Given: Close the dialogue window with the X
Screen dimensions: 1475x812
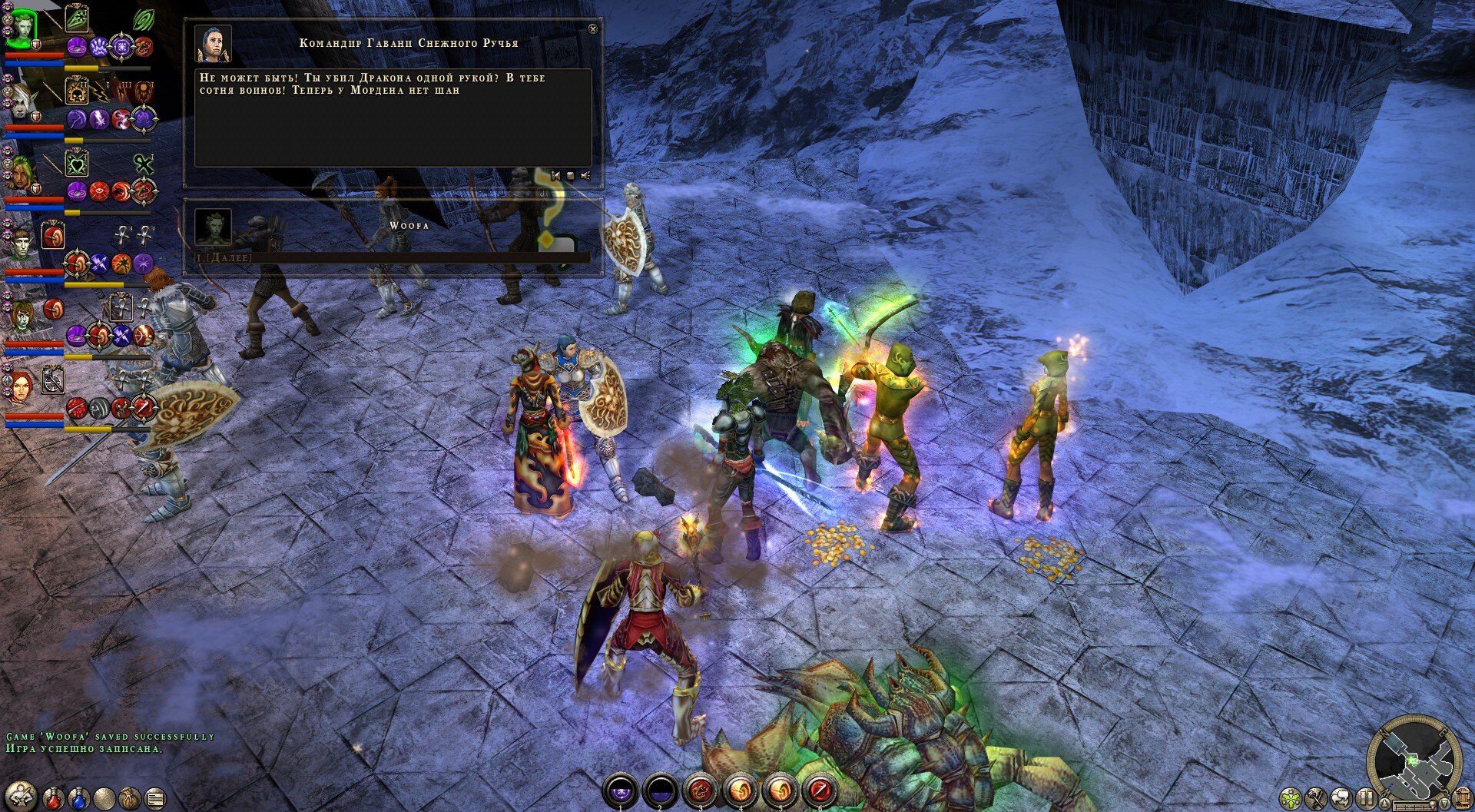Looking at the screenshot, I should [x=592, y=29].
